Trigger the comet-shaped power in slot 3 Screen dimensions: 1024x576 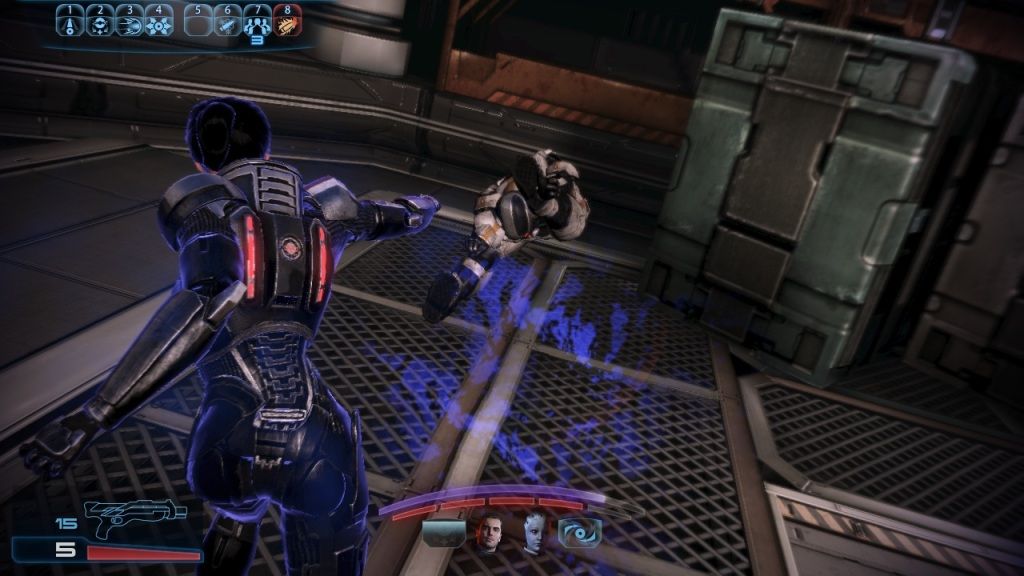[128, 20]
